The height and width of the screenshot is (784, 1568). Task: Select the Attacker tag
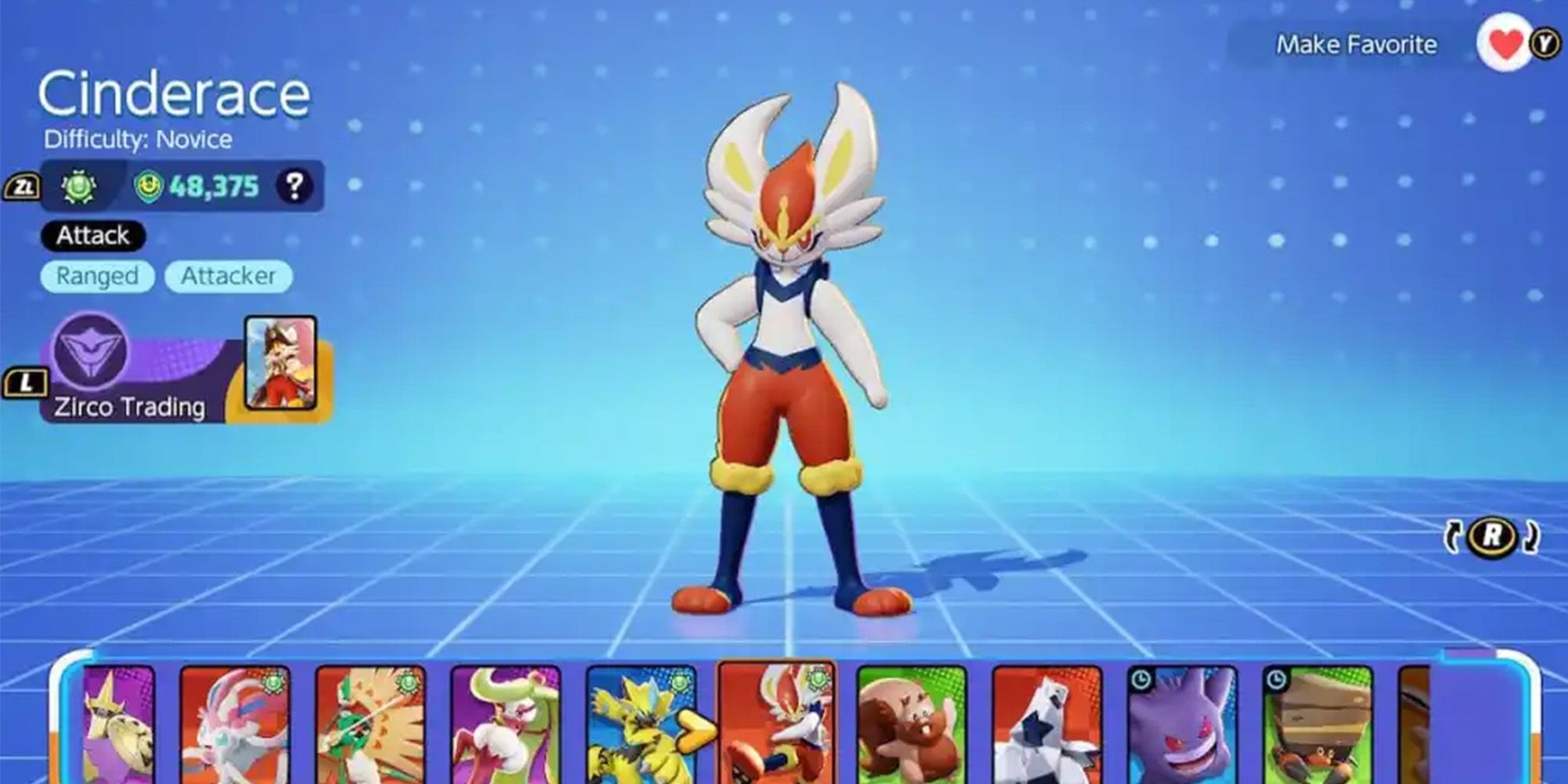pos(227,276)
